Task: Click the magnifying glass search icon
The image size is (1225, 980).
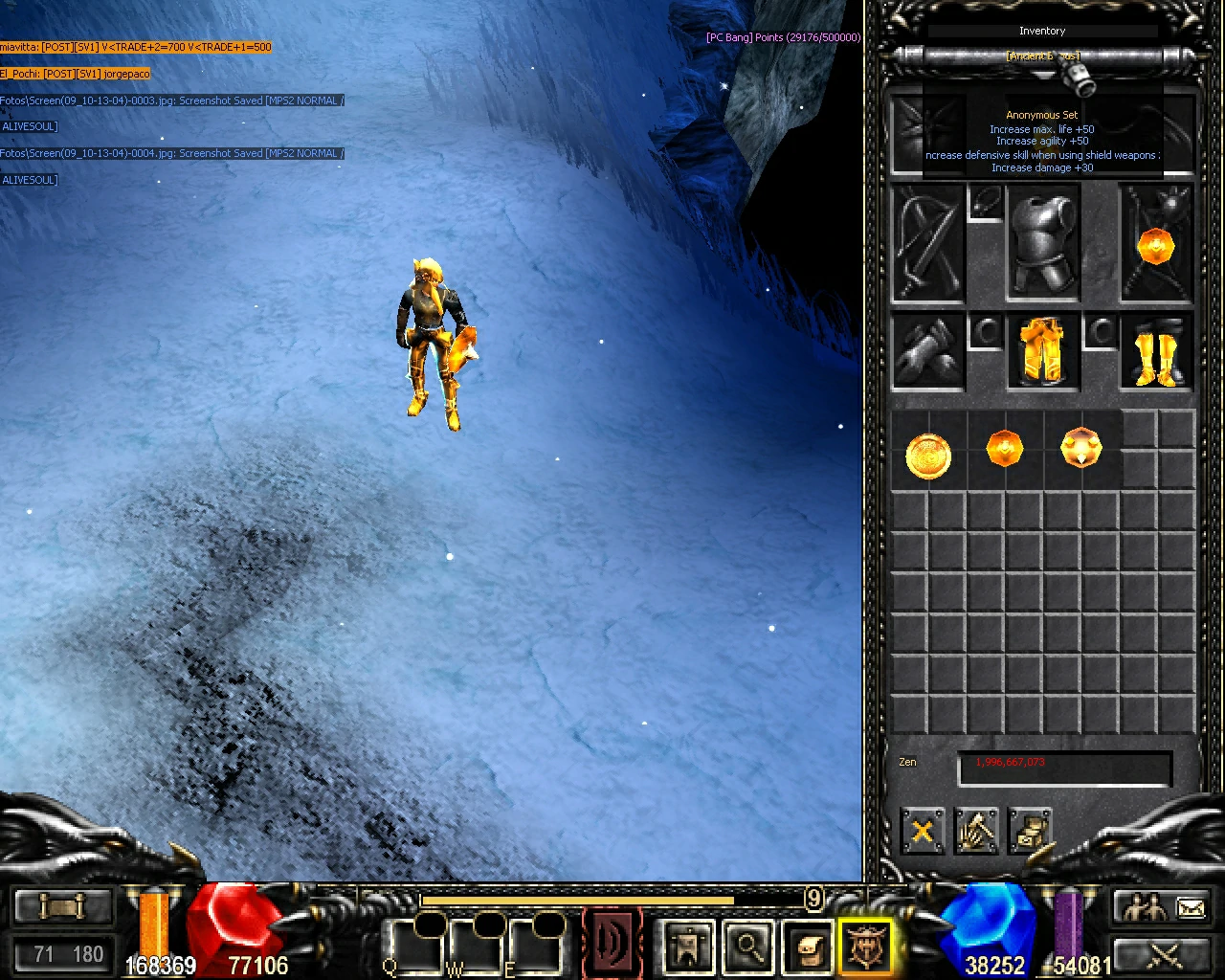Action: (x=748, y=947)
